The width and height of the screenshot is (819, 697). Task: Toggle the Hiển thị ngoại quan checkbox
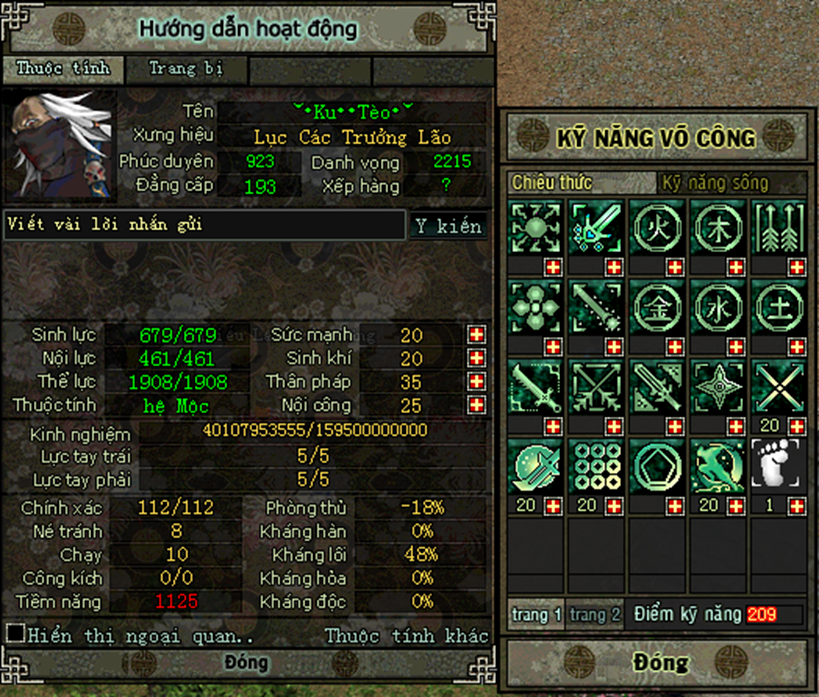pyautogui.click(x=15, y=633)
